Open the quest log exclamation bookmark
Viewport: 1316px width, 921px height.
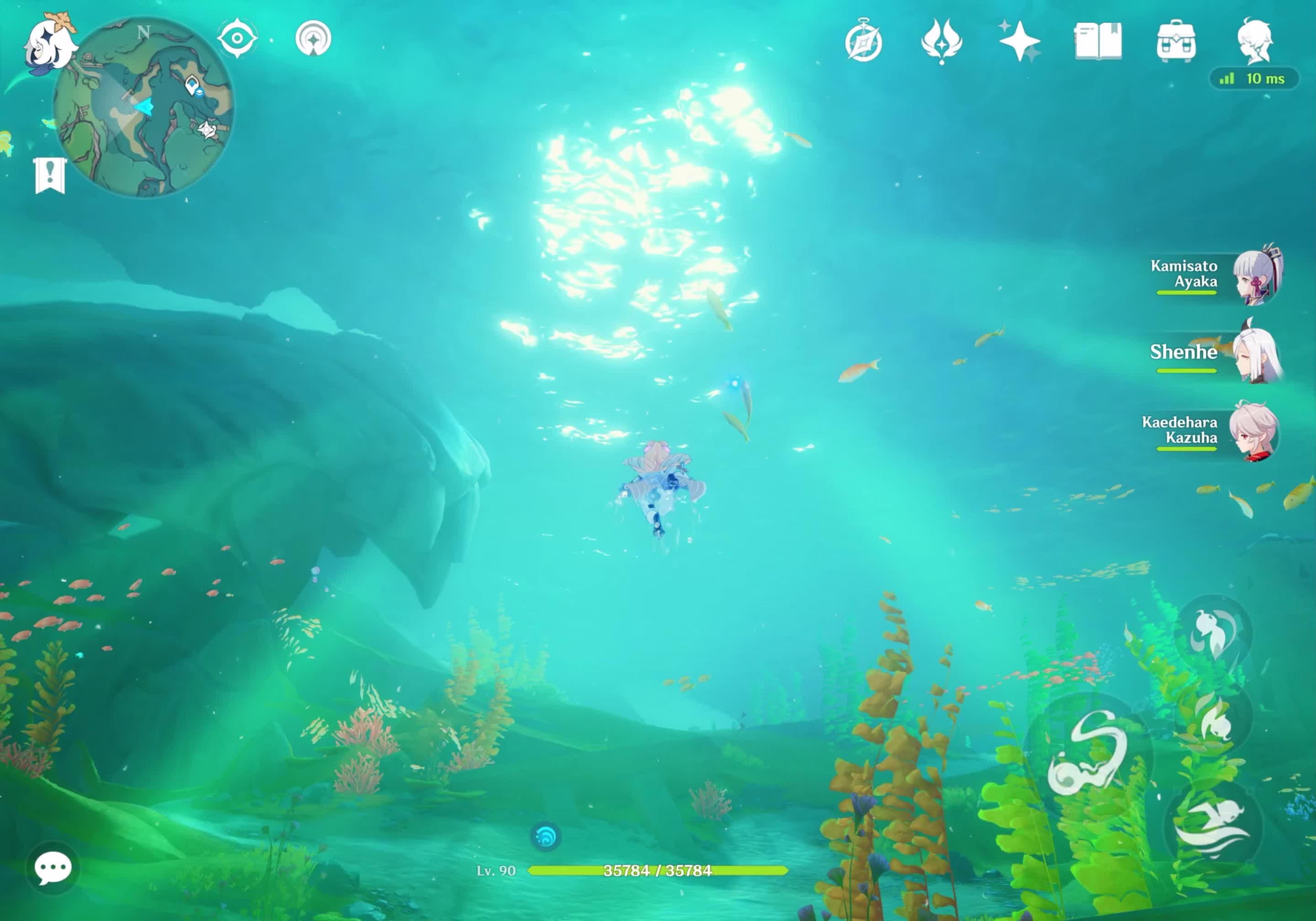tap(50, 175)
